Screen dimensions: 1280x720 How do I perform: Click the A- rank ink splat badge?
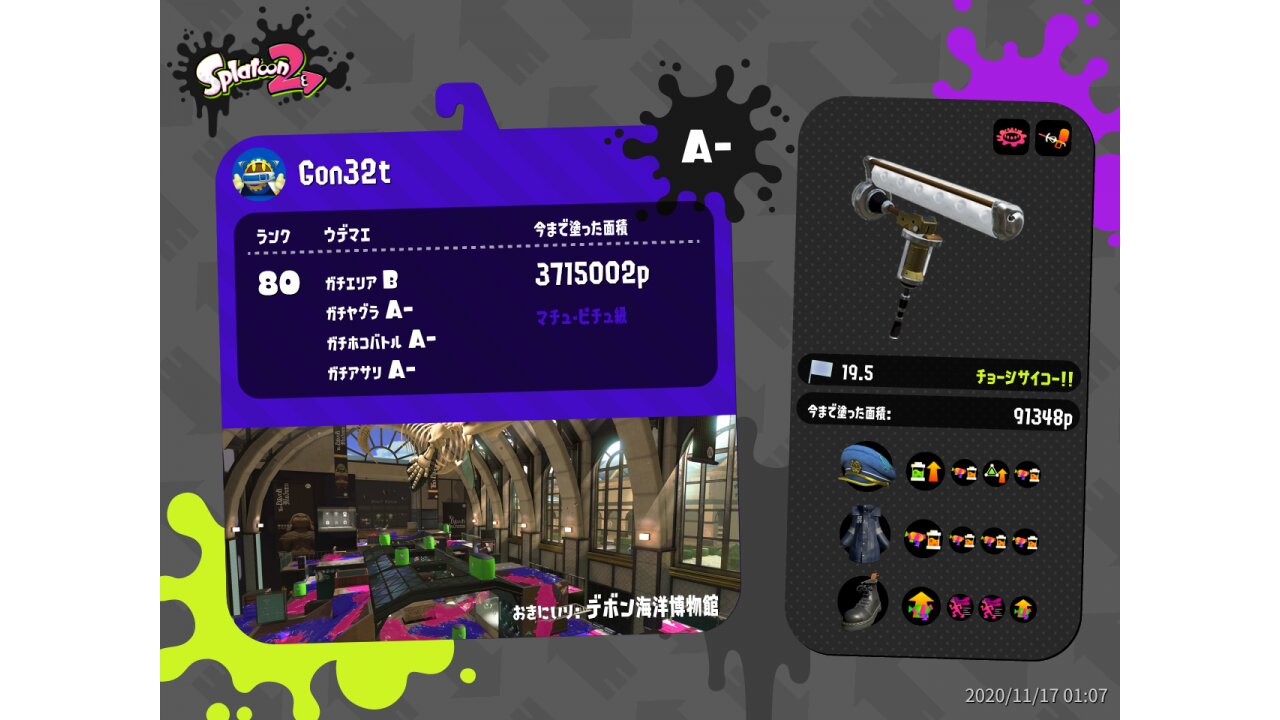click(x=707, y=149)
